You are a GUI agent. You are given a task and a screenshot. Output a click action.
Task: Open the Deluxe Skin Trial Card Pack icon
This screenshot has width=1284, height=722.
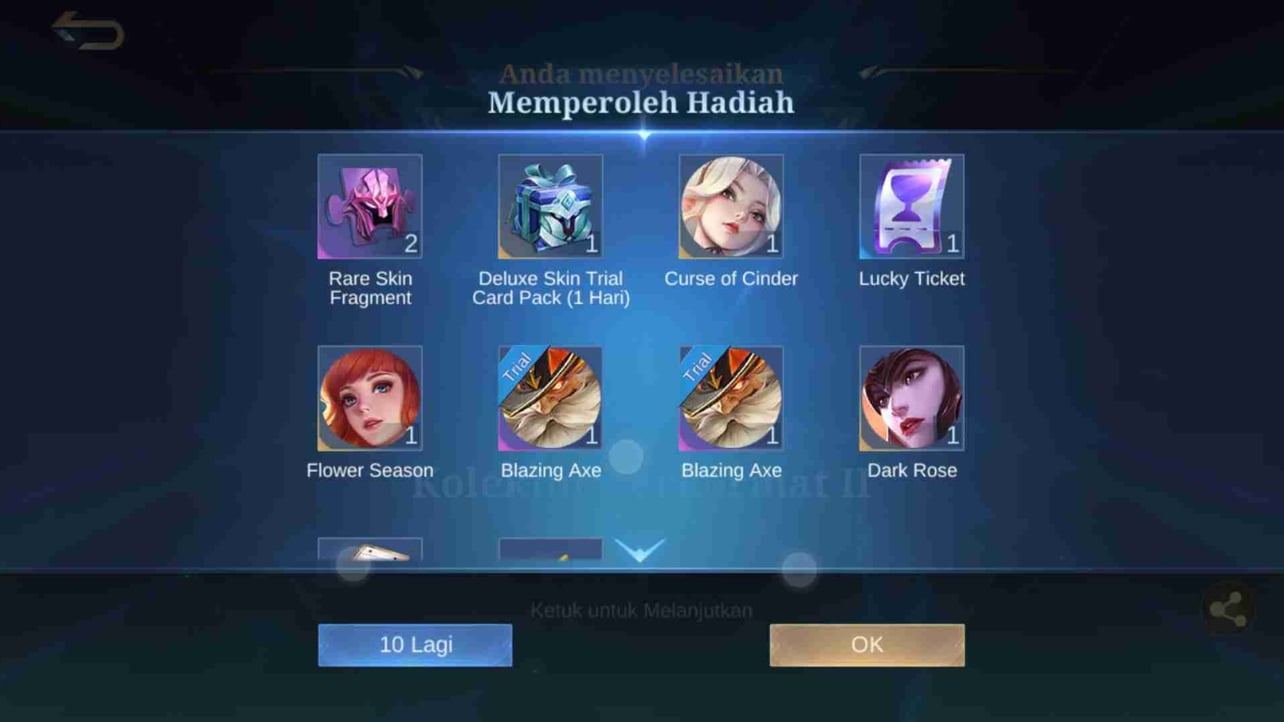[550, 206]
